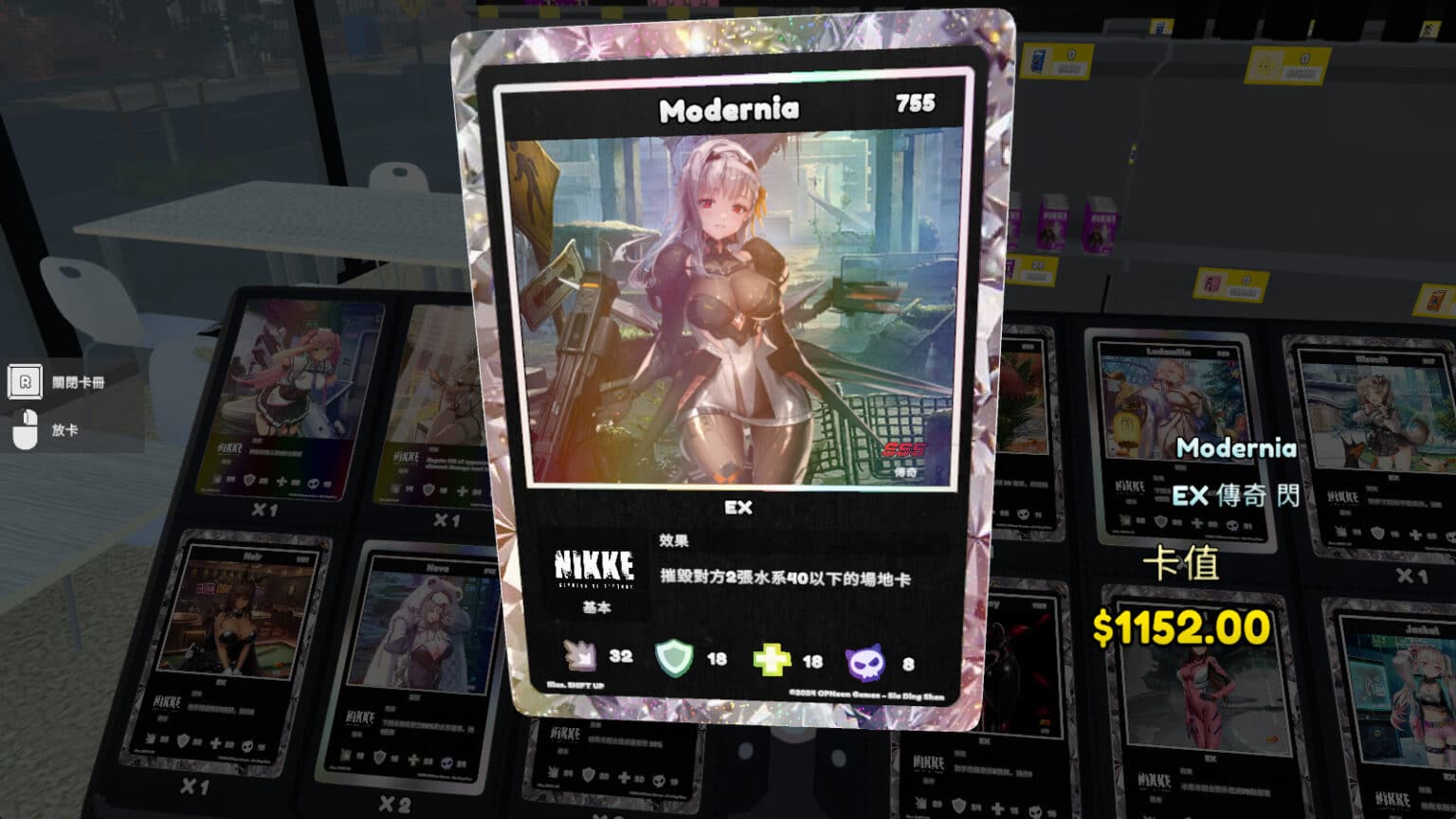This screenshot has width=1456, height=819.
Task: Click the card number 755 on the header
Action: (x=918, y=105)
